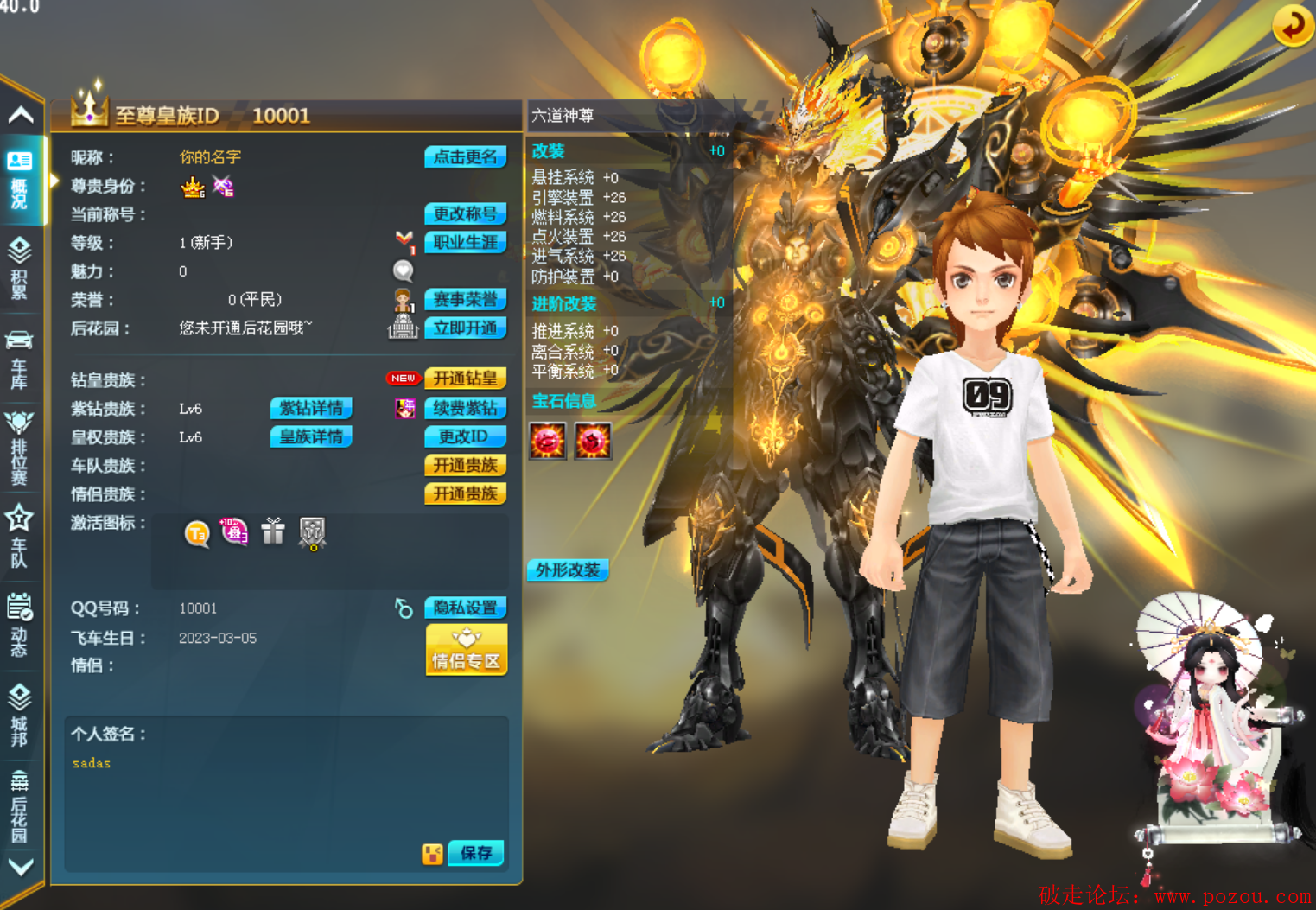Screen dimensions: 1316x910
Task: Show 皇族详情 royal details
Action: pos(311,436)
